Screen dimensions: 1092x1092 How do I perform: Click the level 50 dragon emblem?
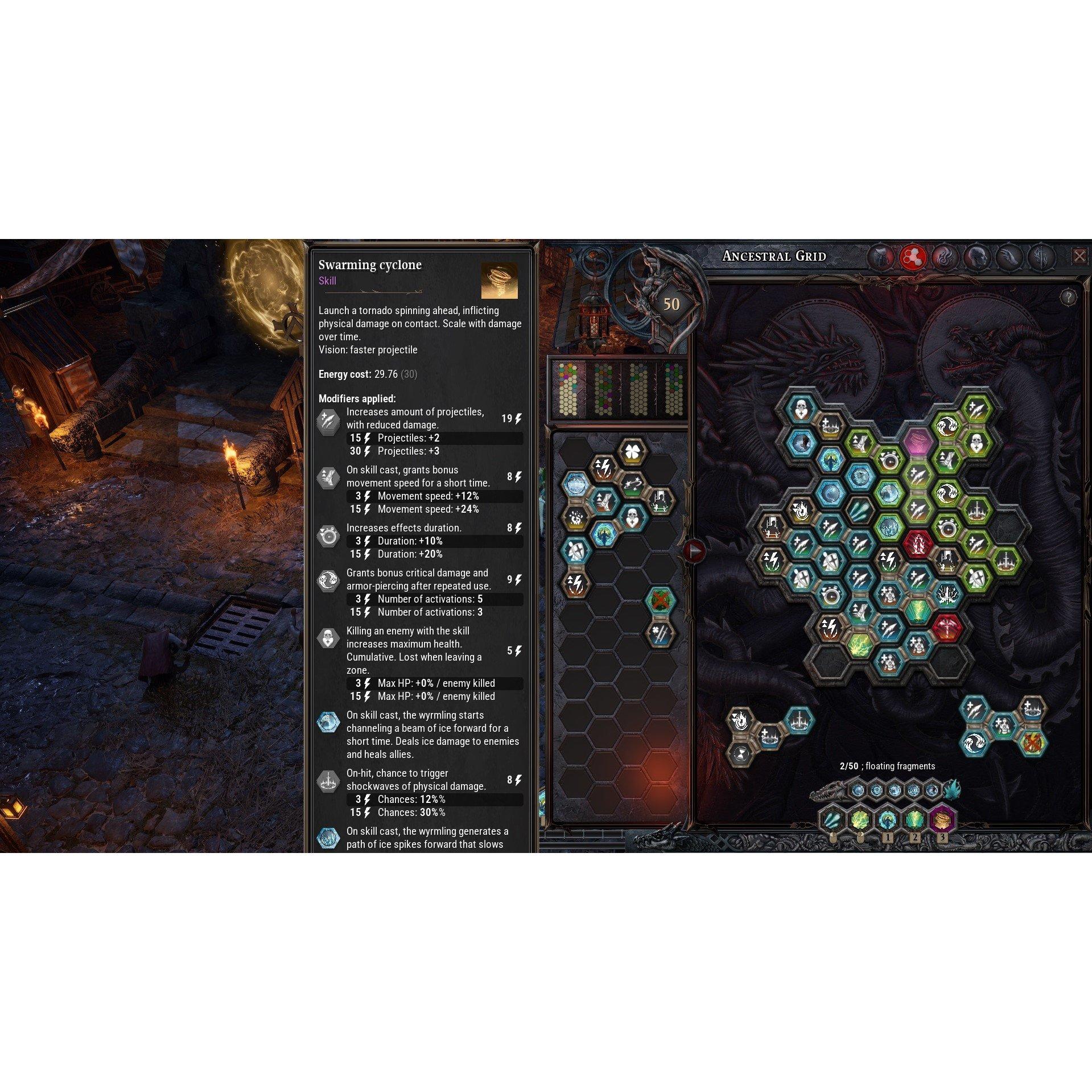click(673, 304)
